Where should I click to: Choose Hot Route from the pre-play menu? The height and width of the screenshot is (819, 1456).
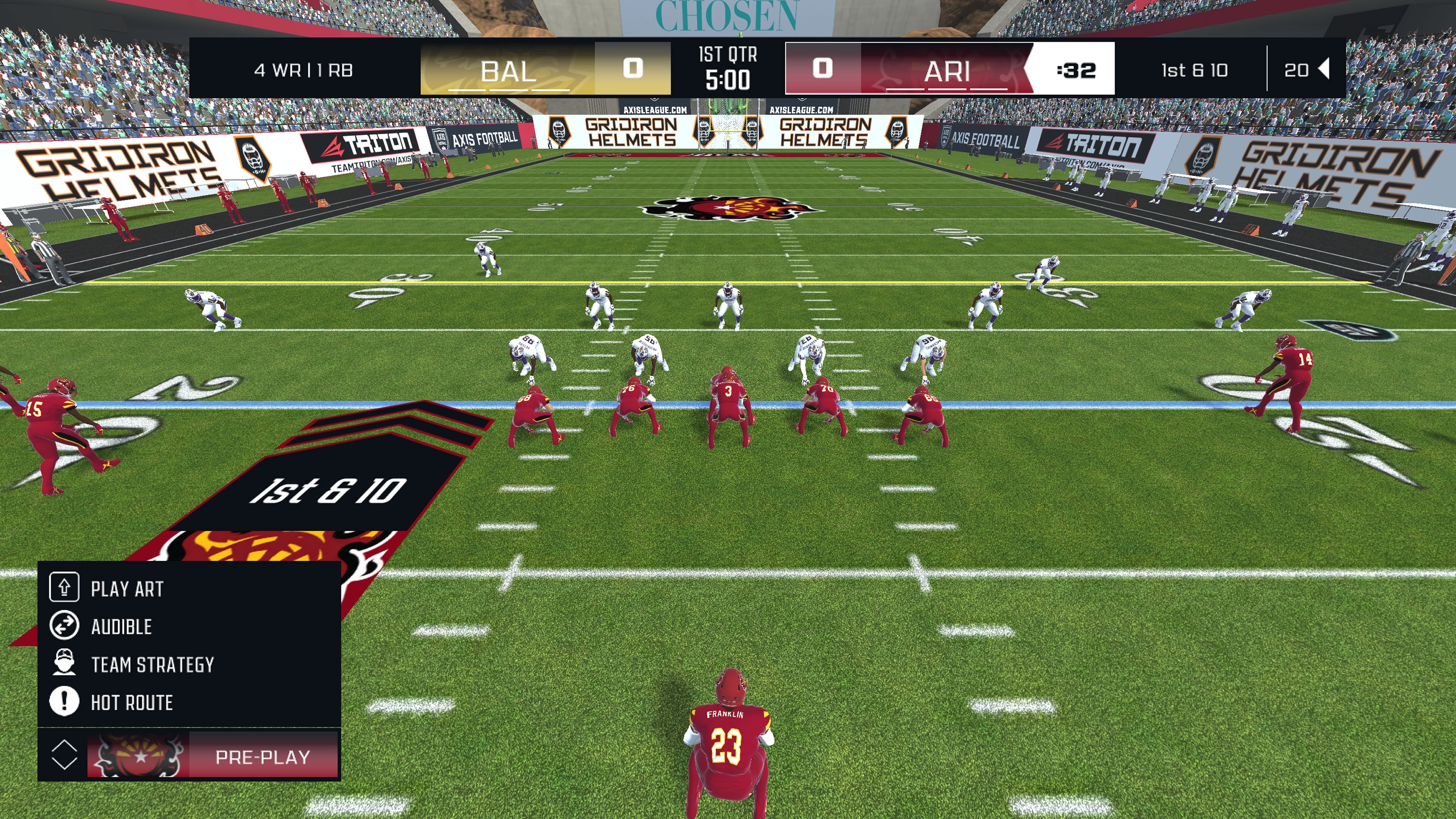tap(133, 703)
